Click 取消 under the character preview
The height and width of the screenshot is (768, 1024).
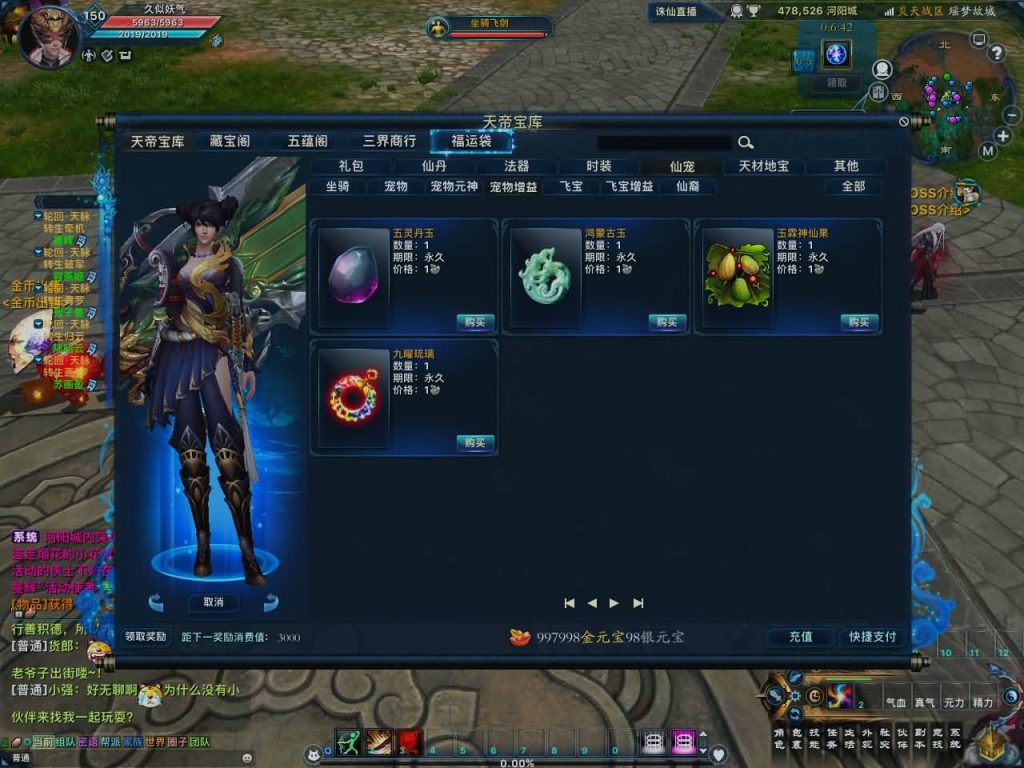[213, 602]
